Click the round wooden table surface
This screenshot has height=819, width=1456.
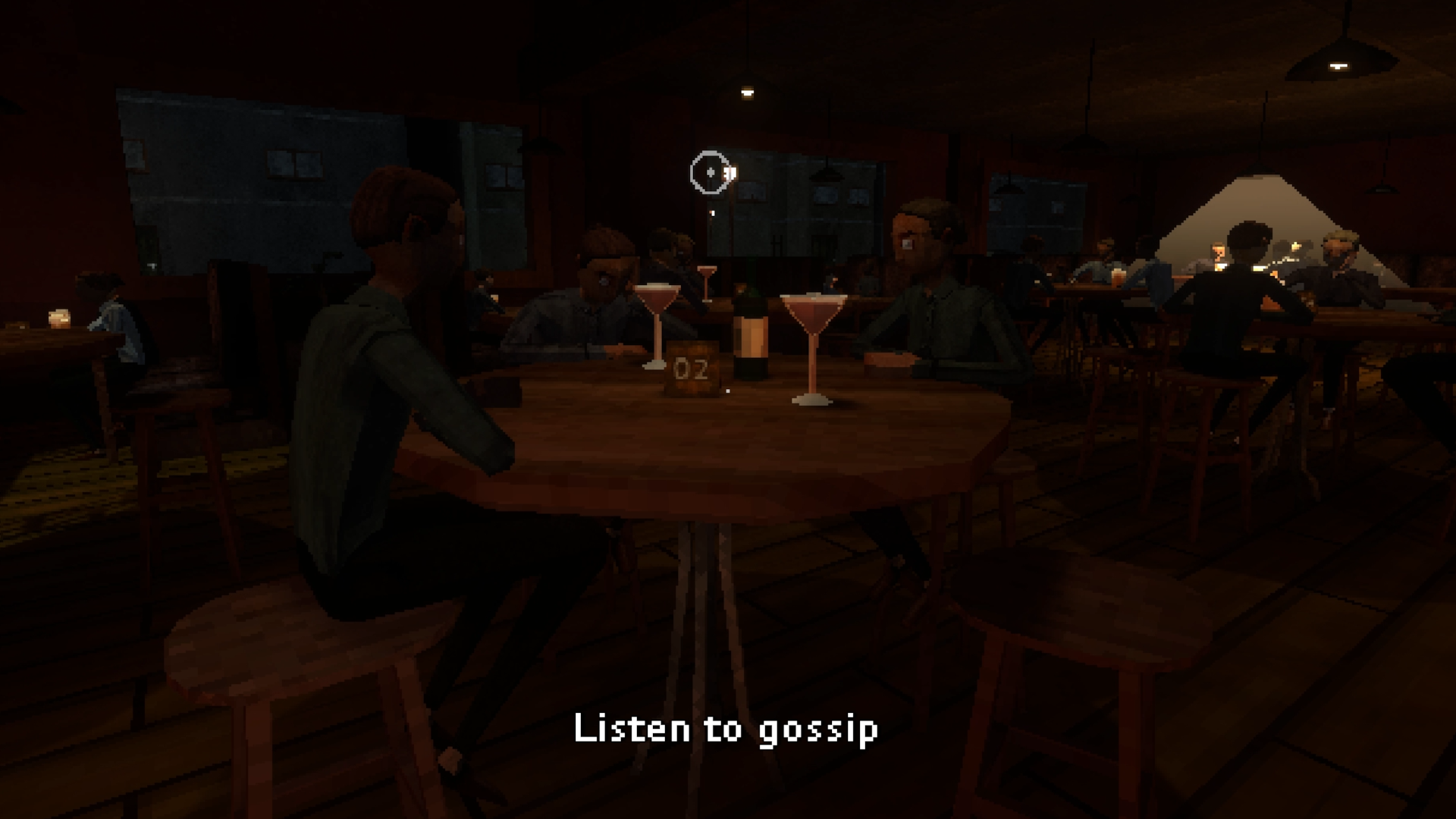pos(720,440)
